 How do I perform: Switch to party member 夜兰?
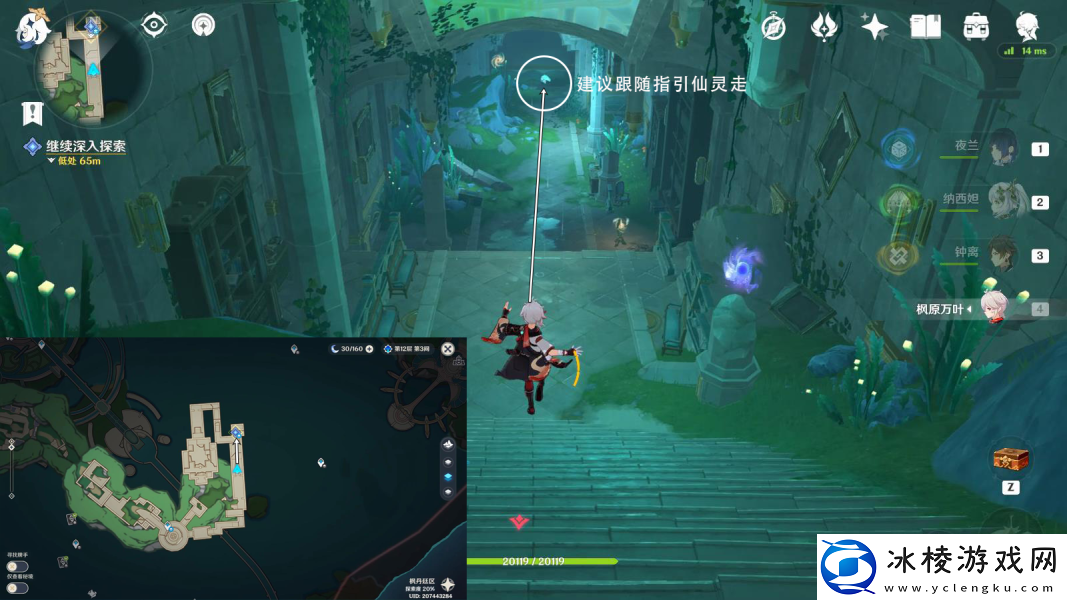tap(1001, 149)
